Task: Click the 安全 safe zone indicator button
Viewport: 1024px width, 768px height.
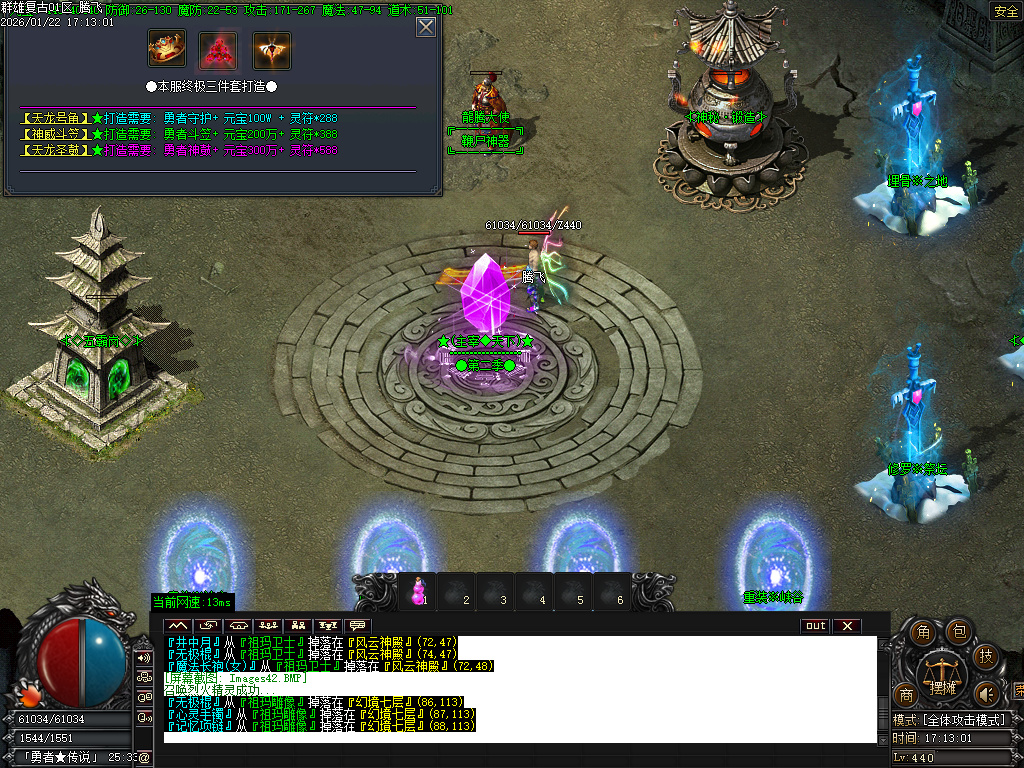Action: coord(1004,11)
